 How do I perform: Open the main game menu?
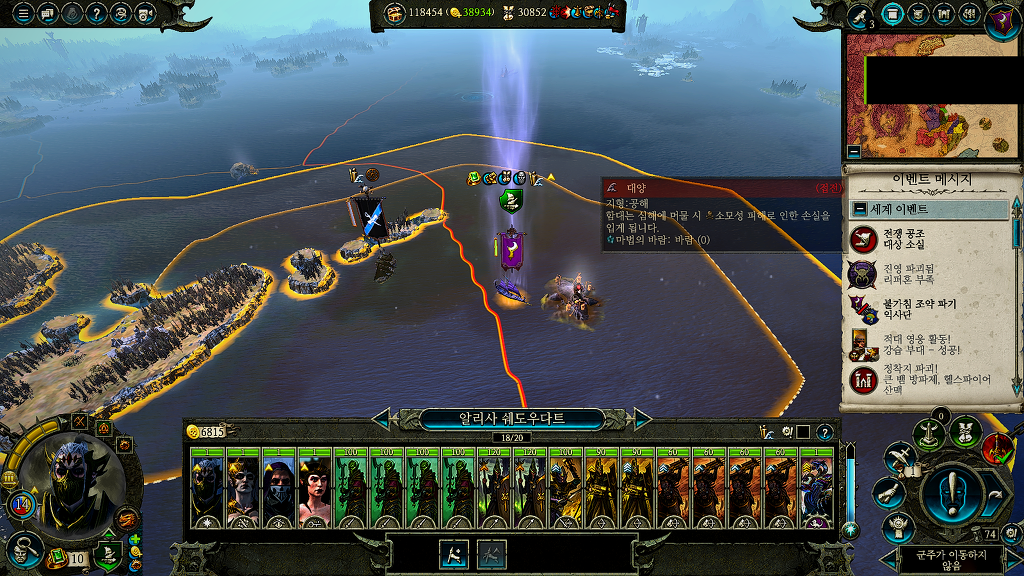coord(23,14)
